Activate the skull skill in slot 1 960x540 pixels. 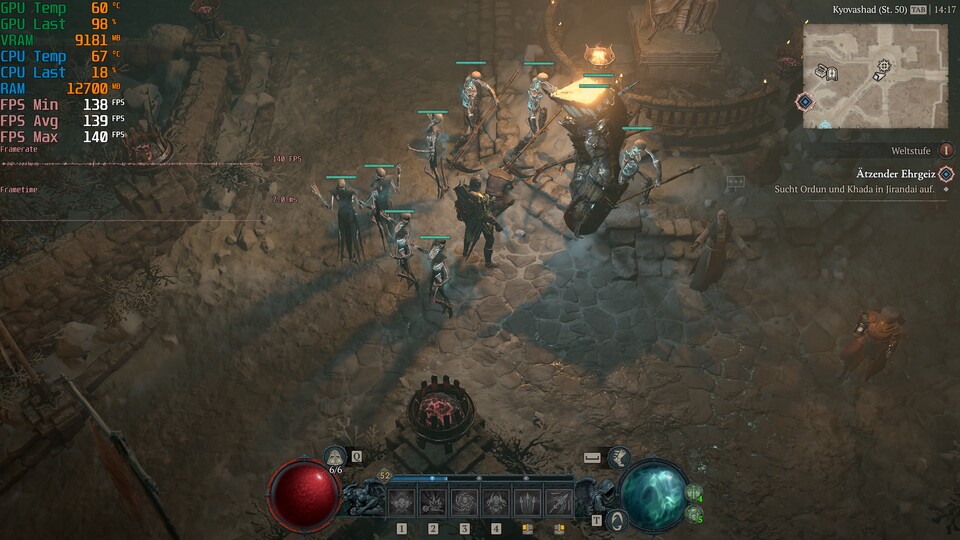click(x=402, y=501)
